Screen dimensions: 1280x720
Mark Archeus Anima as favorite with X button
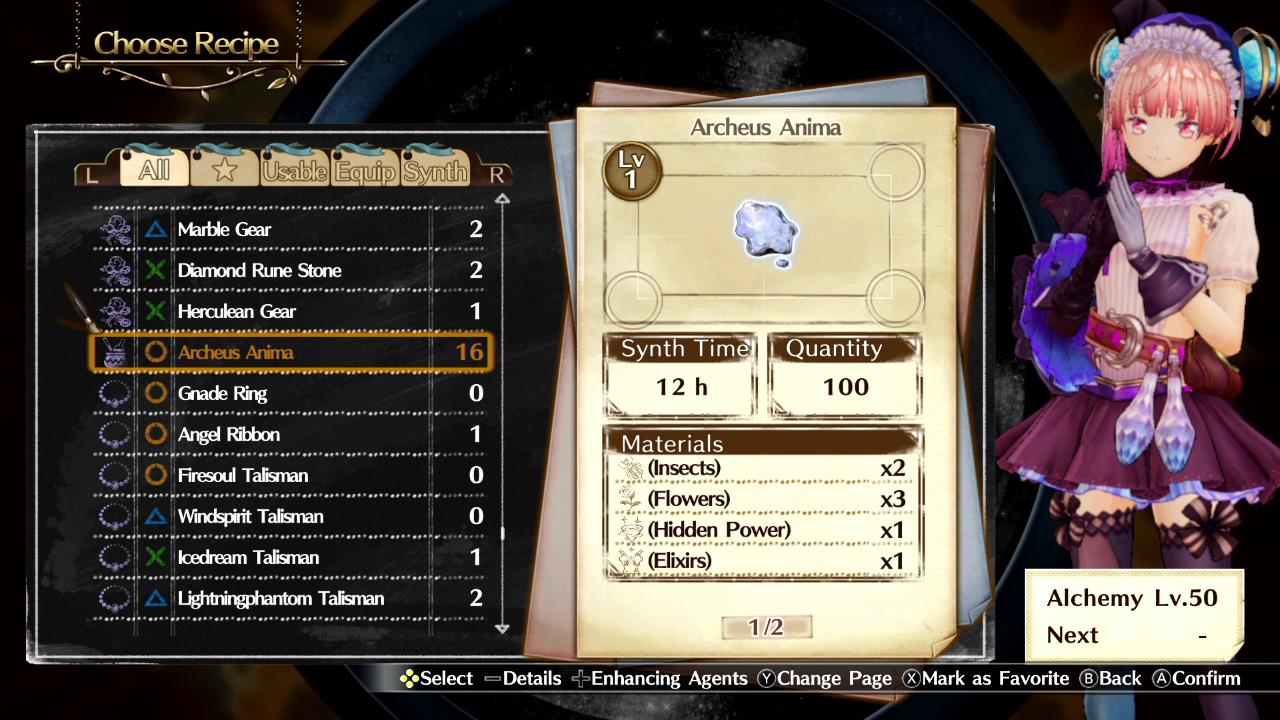pos(988,678)
